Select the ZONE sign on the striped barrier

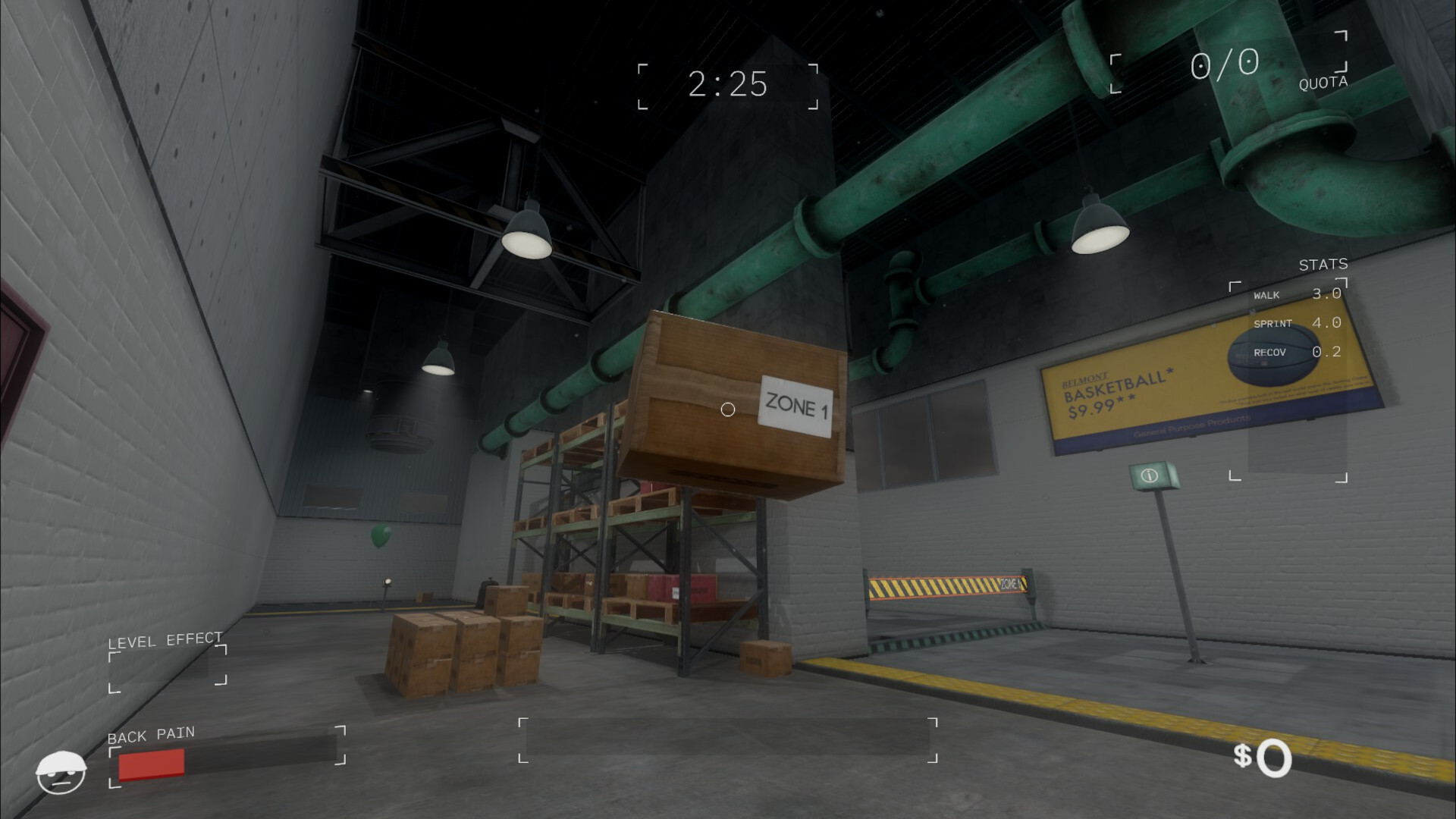click(x=1009, y=584)
